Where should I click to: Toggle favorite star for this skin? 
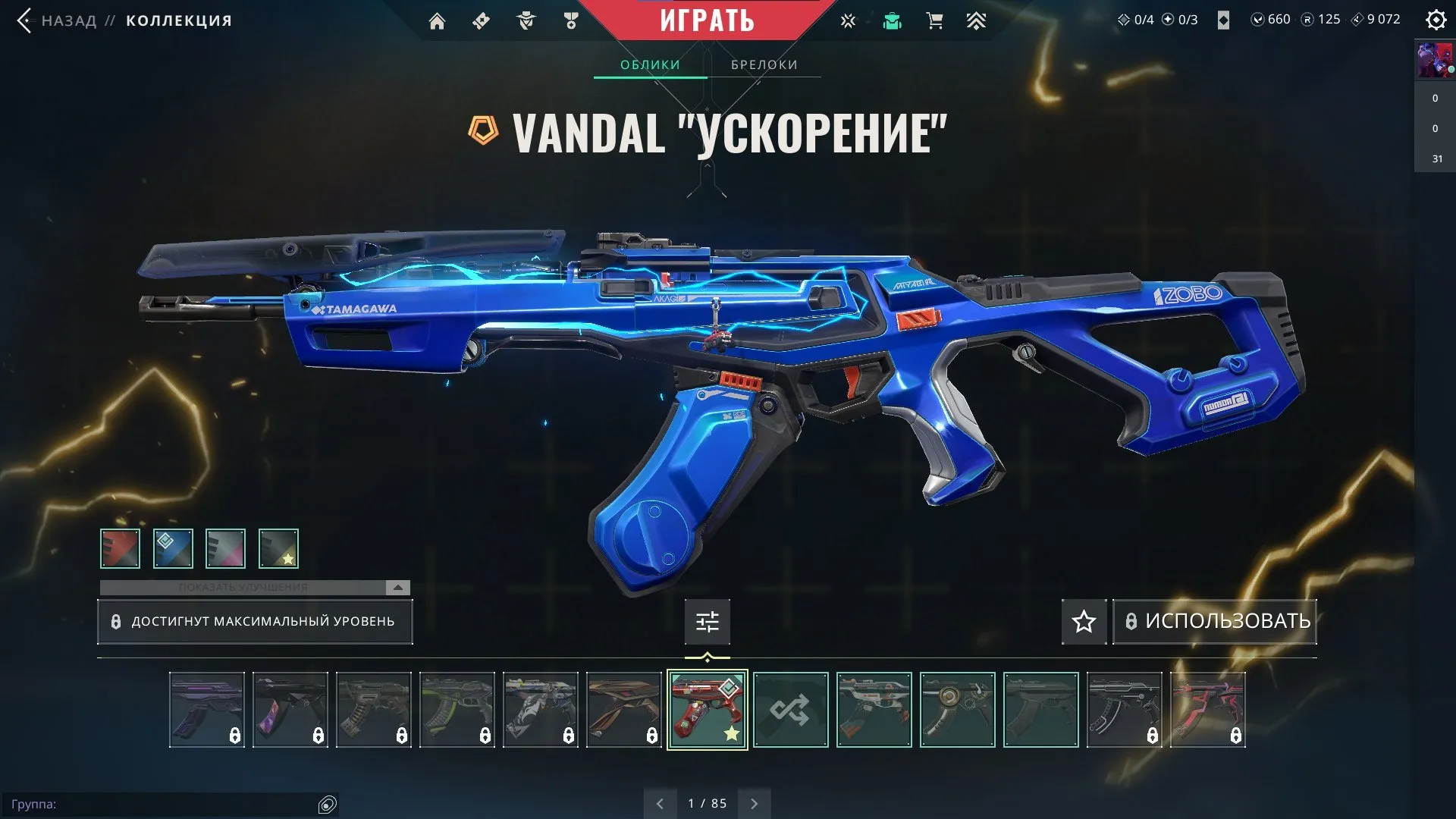coord(1083,622)
